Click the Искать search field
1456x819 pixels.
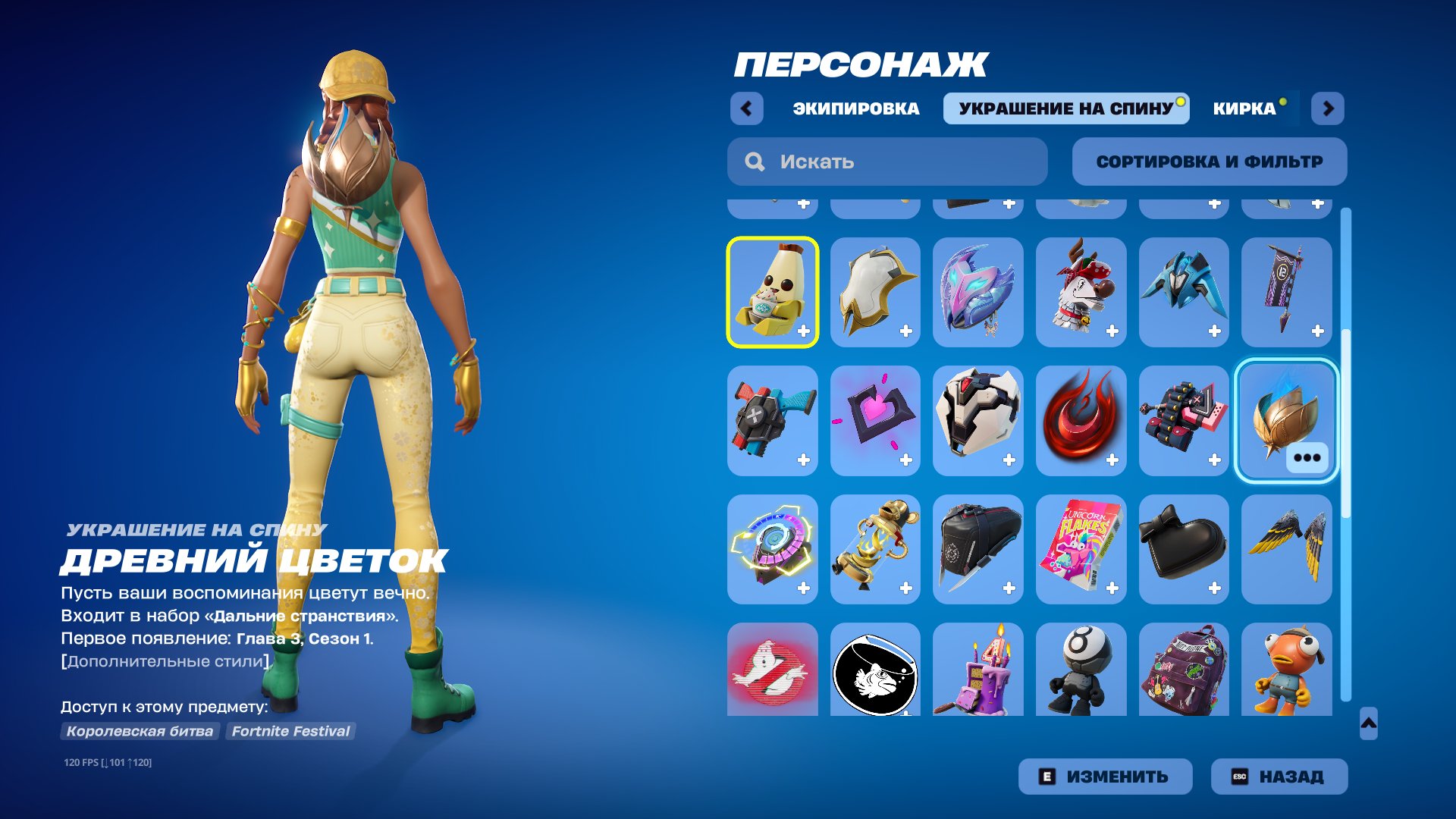click(887, 161)
